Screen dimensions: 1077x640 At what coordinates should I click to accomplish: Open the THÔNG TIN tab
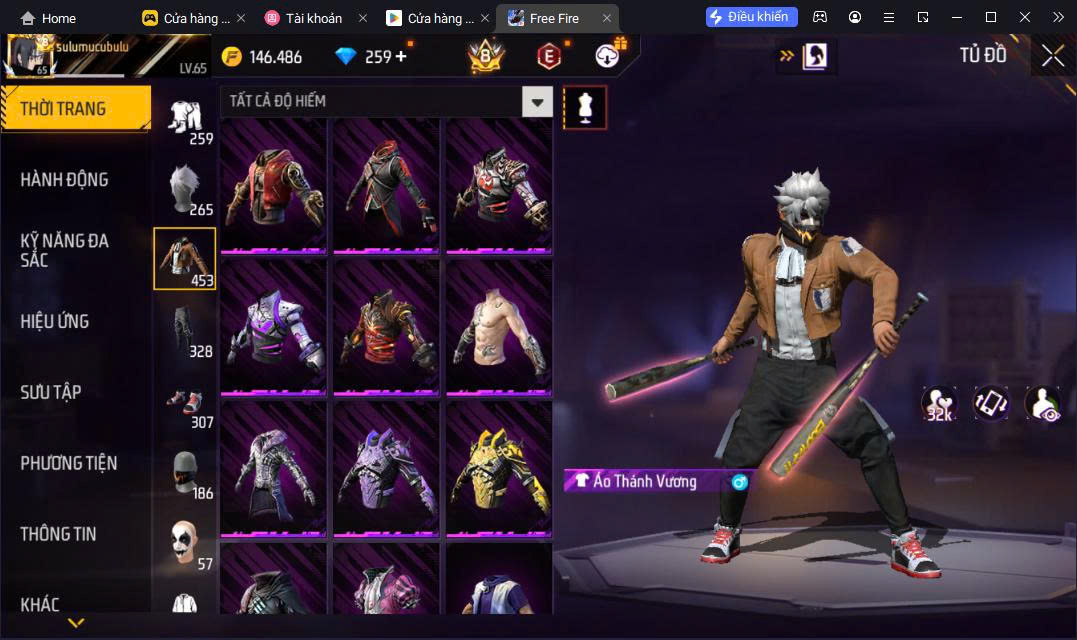click(58, 534)
